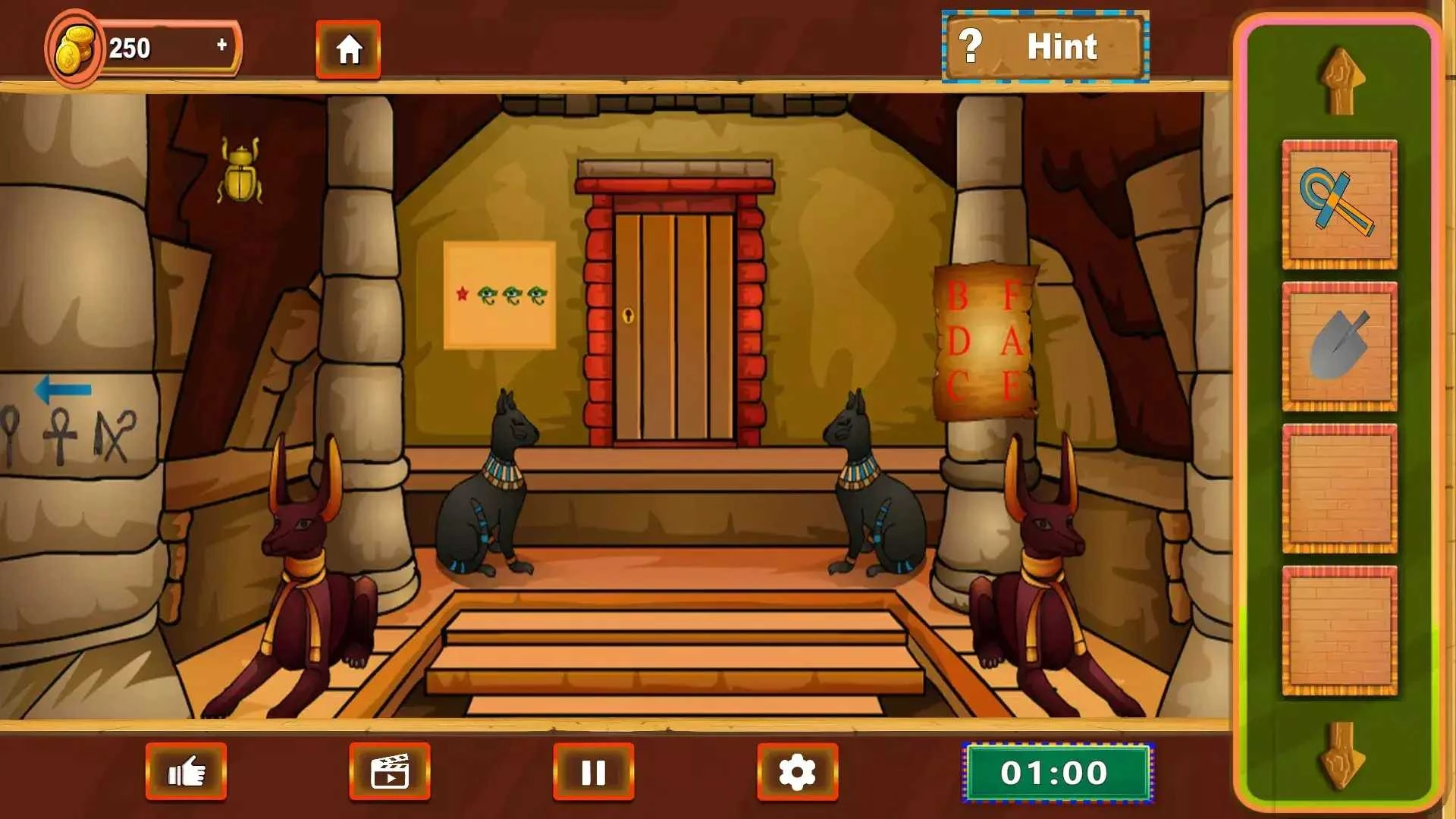The image size is (1456, 819).
Task: Click the thumbs-up rating icon
Action: pyautogui.click(x=184, y=772)
